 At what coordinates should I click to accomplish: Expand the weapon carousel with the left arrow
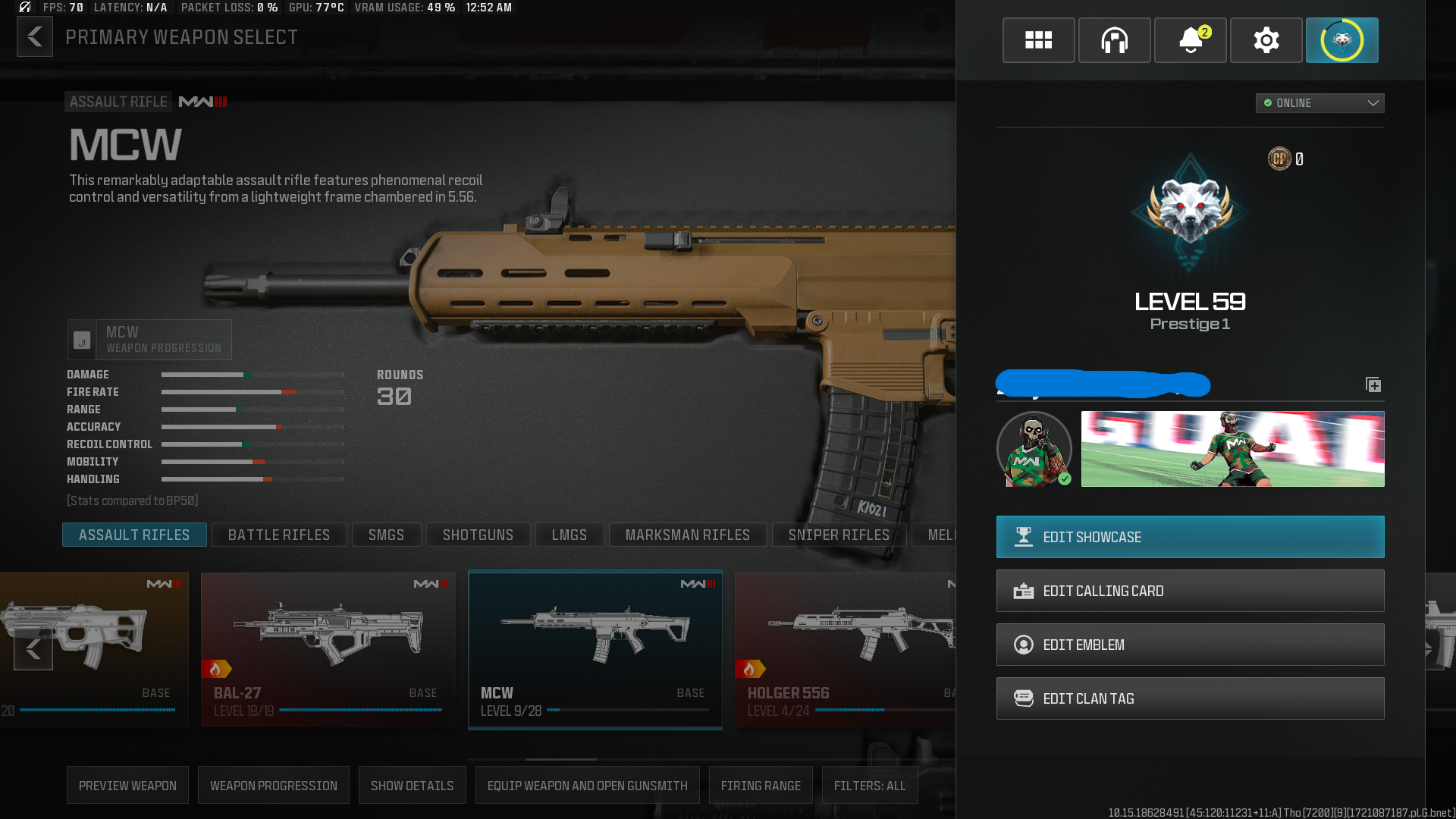point(33,649)
